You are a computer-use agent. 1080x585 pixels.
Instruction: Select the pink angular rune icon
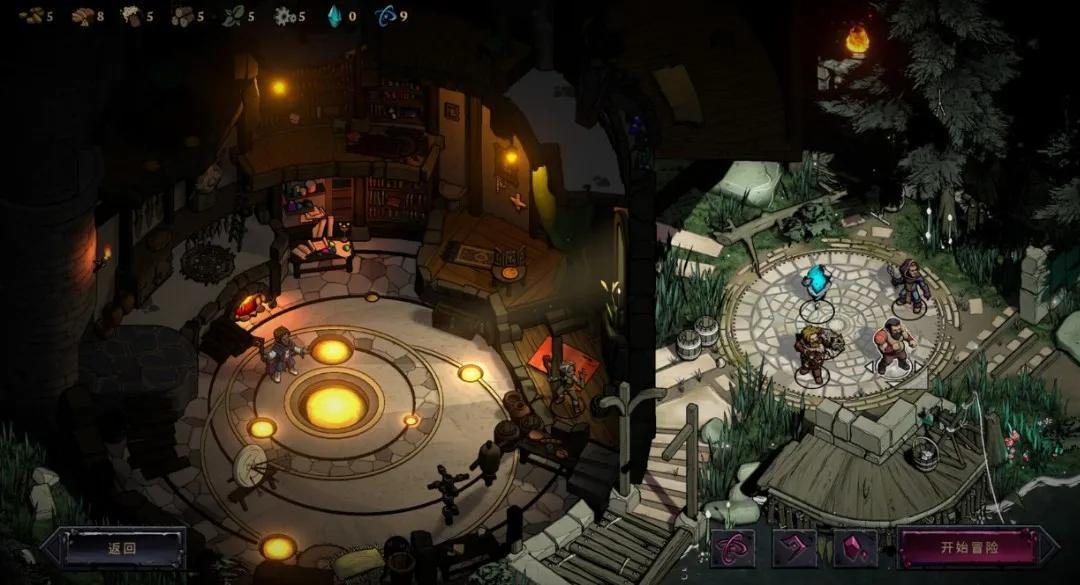[x=794, y=548]
